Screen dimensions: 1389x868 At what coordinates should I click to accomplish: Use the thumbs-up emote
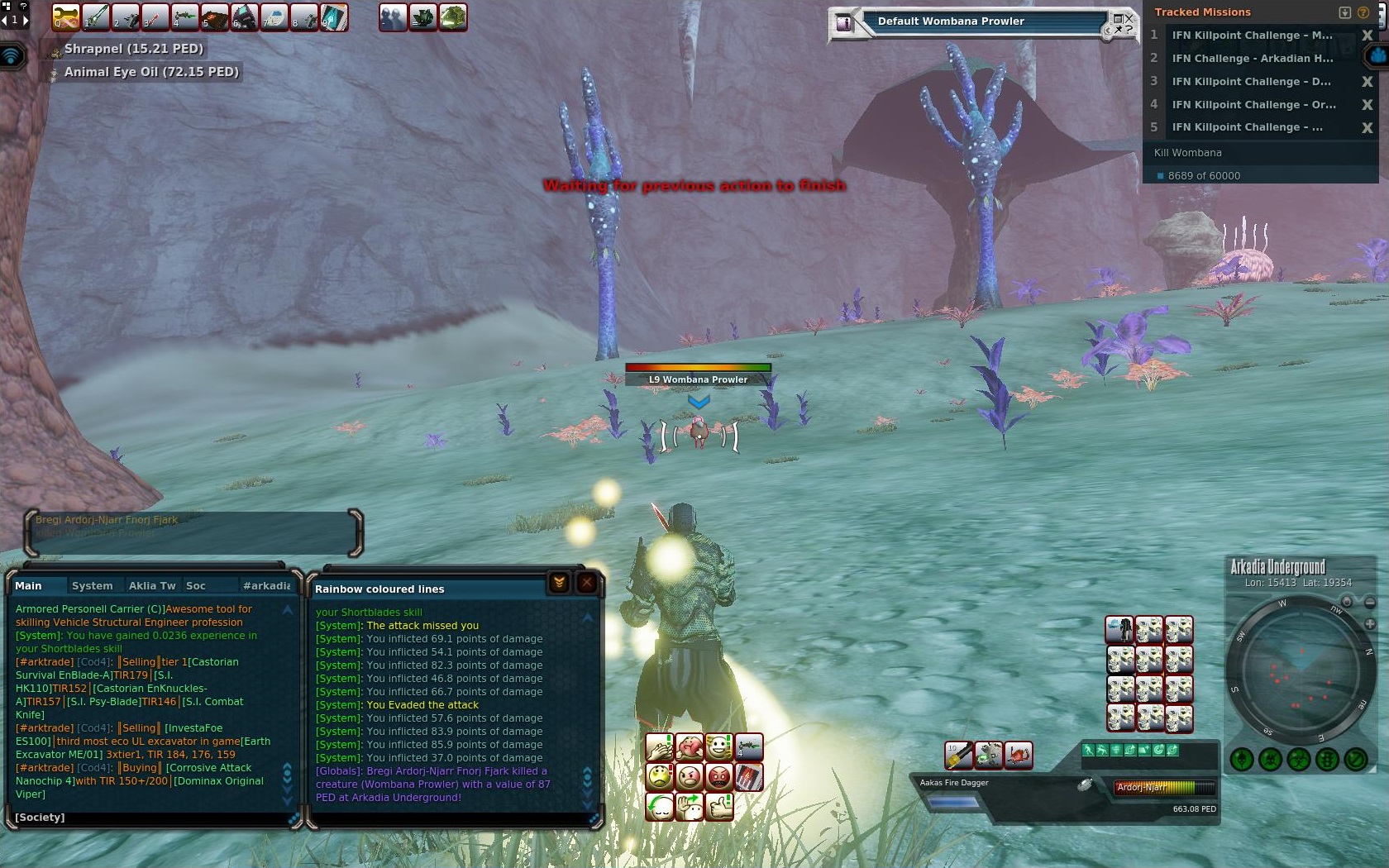click(718, 805)
